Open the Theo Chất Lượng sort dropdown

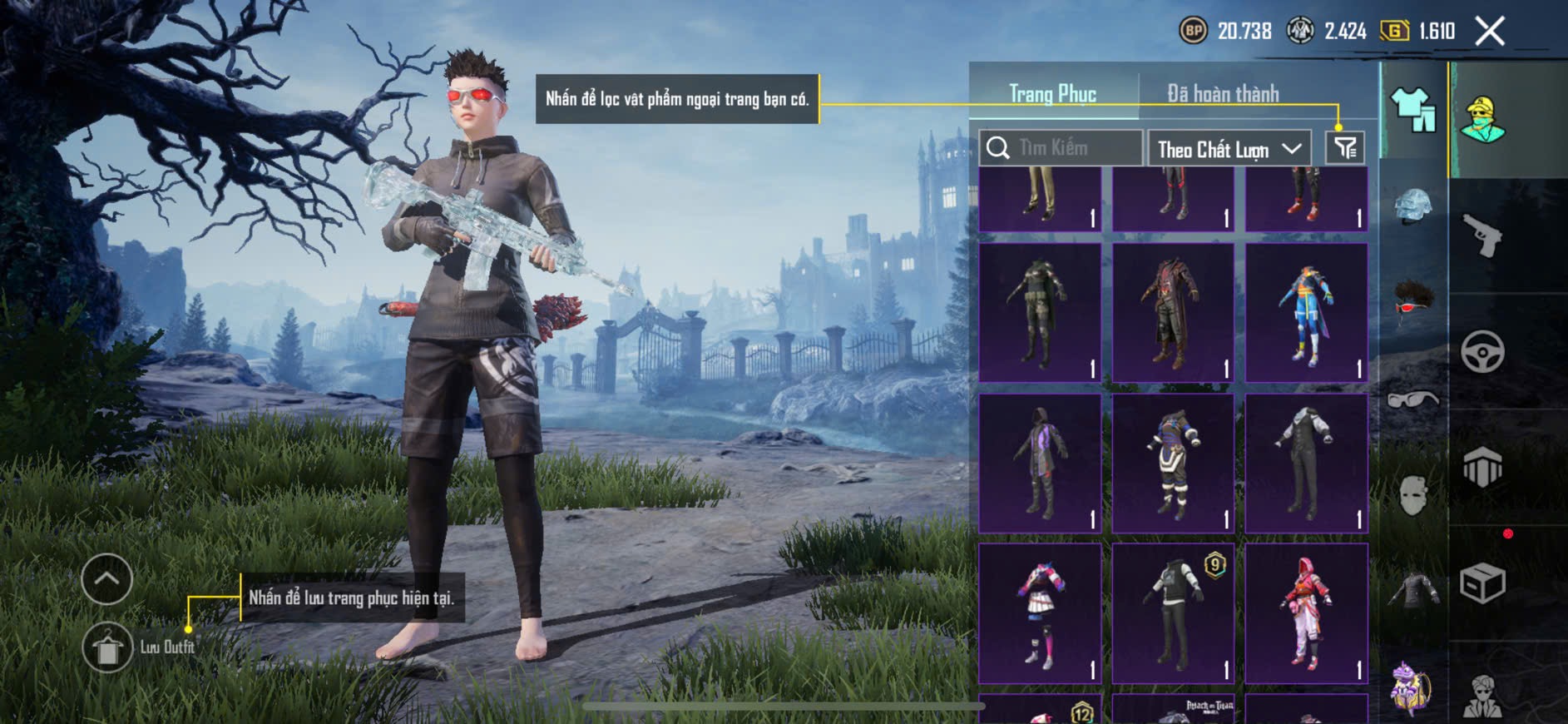coord(1229,149)
